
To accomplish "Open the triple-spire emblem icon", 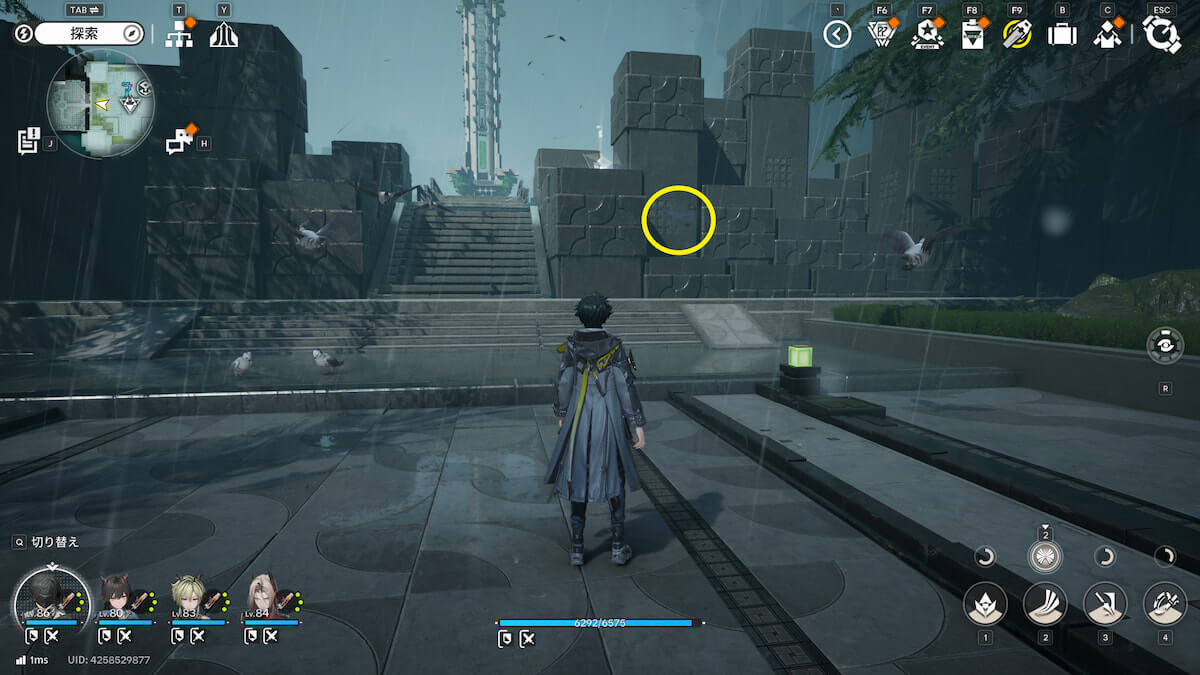I will coord(223,34).
